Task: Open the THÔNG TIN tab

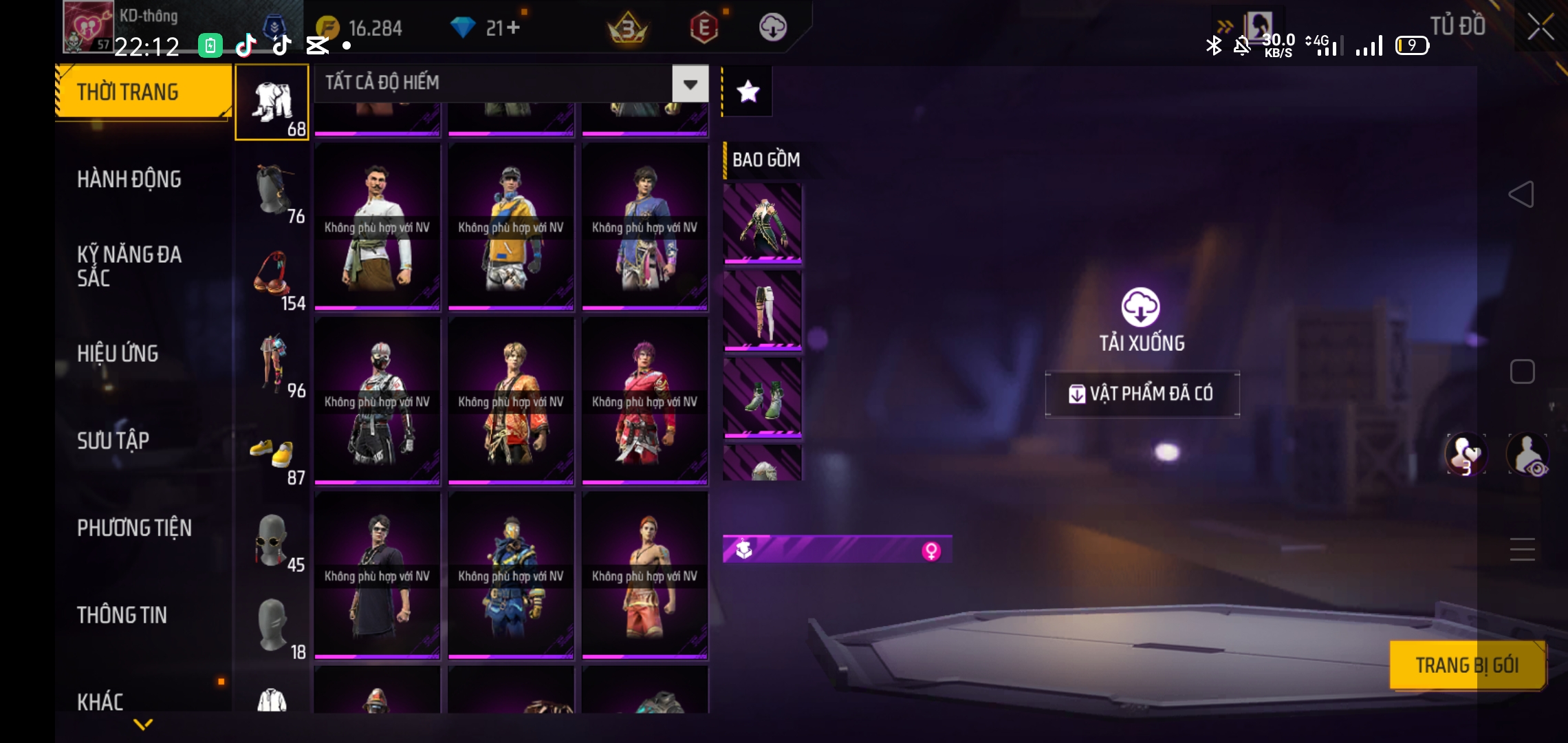Action: click(x=122, y=615)
